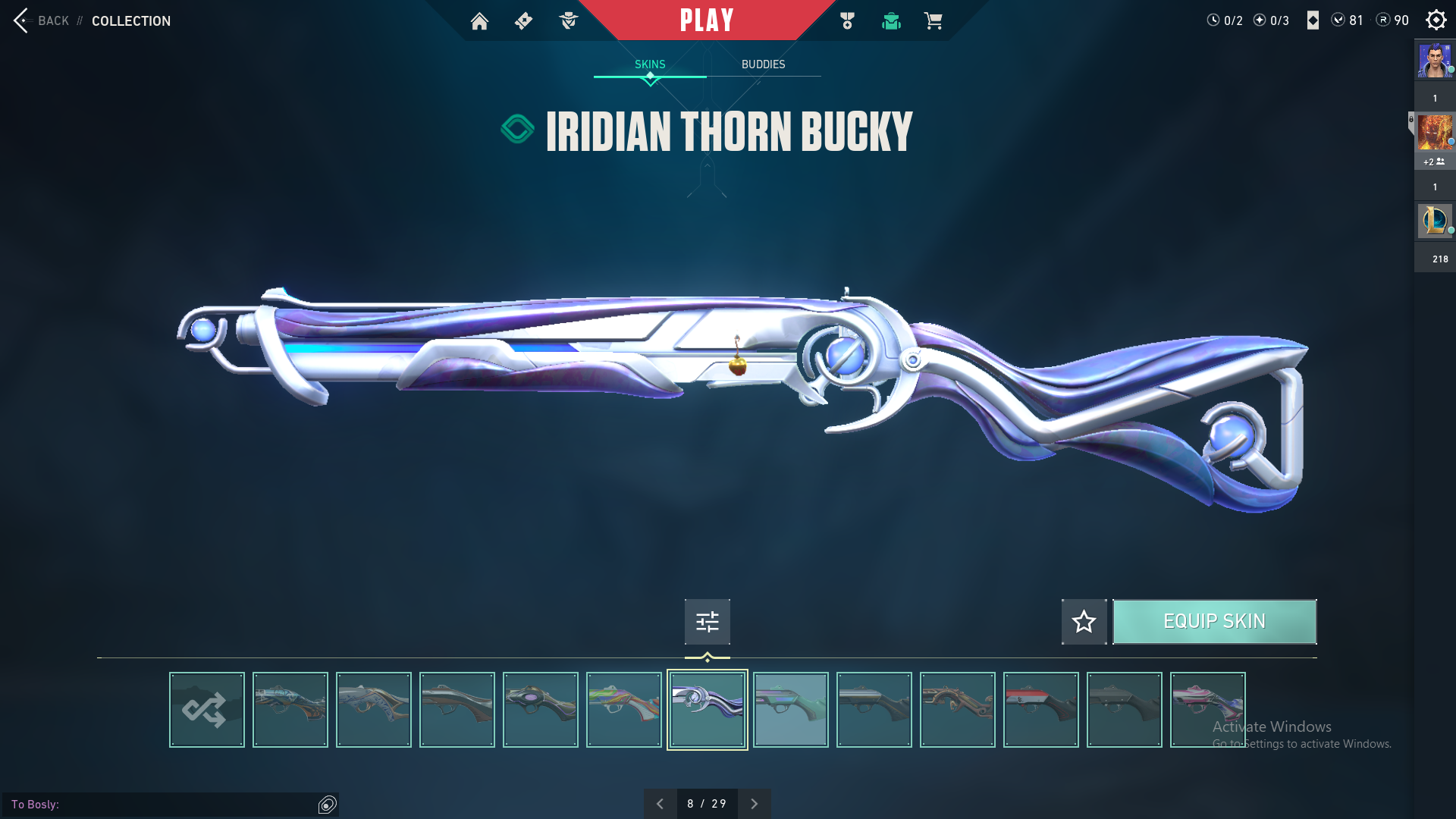The height and width of the screenshot is (819, 1456).
Task: Select the Skins tab
Action: point(650,64)
